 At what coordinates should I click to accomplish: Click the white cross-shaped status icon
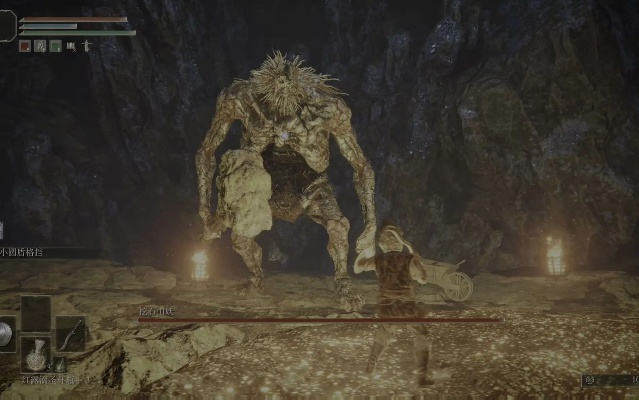[x=86, y=45]
